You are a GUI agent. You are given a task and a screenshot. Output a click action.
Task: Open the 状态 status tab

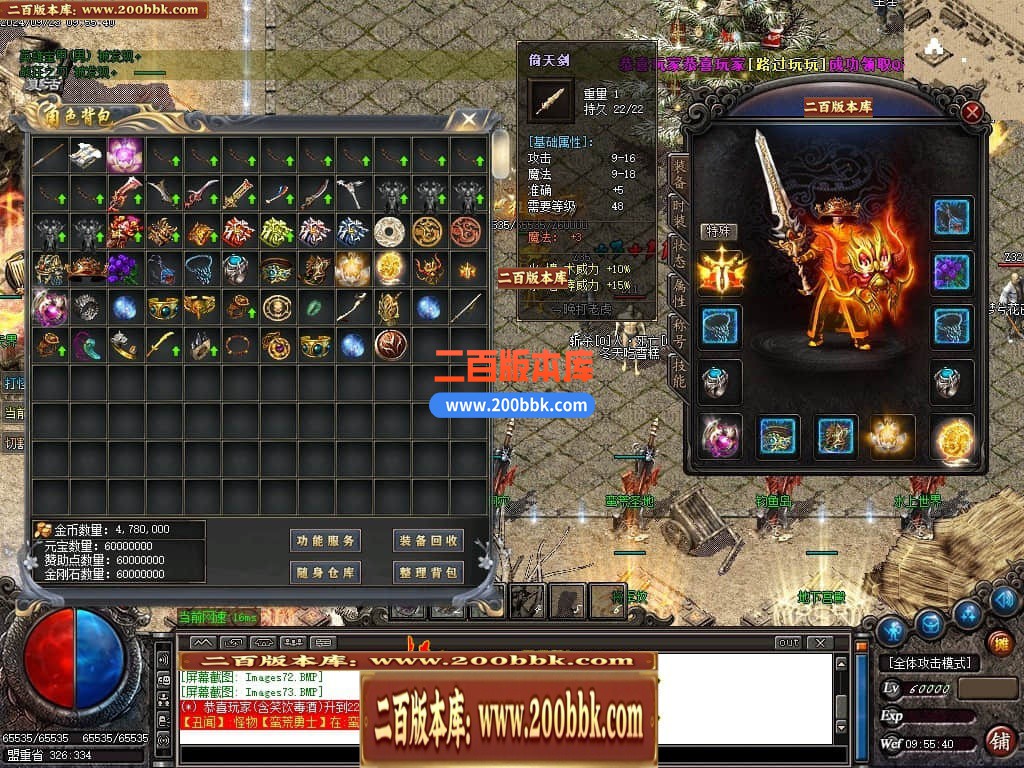click(x=679, y=255)
